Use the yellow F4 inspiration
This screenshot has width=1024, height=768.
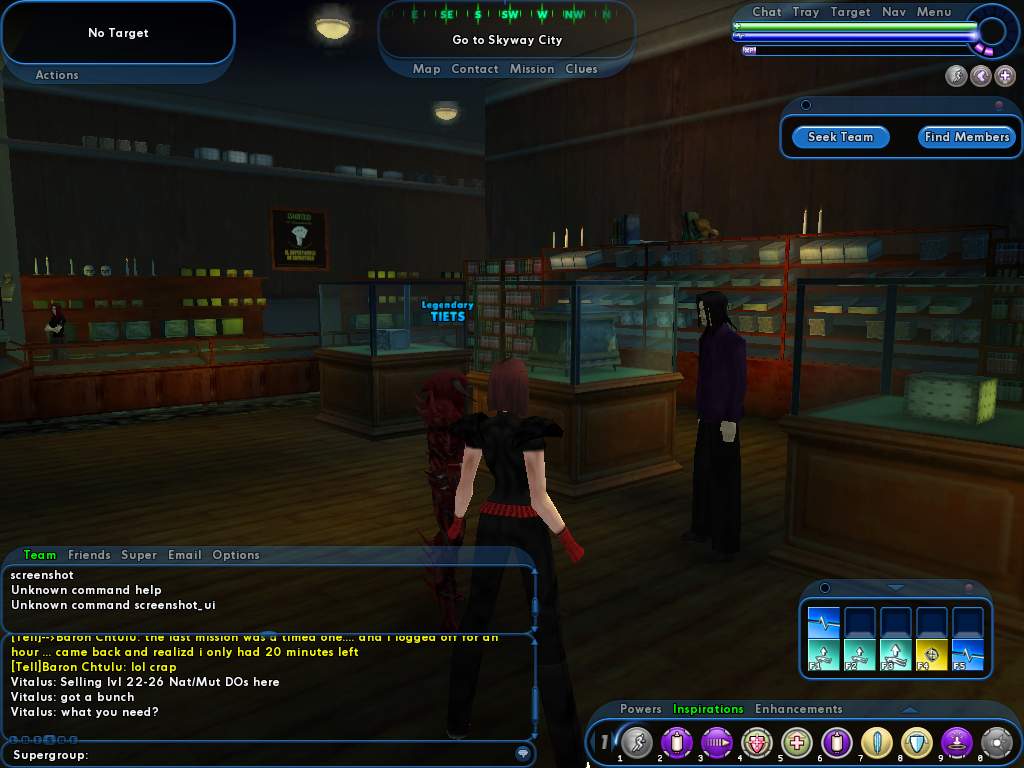(x=932, y=655)
